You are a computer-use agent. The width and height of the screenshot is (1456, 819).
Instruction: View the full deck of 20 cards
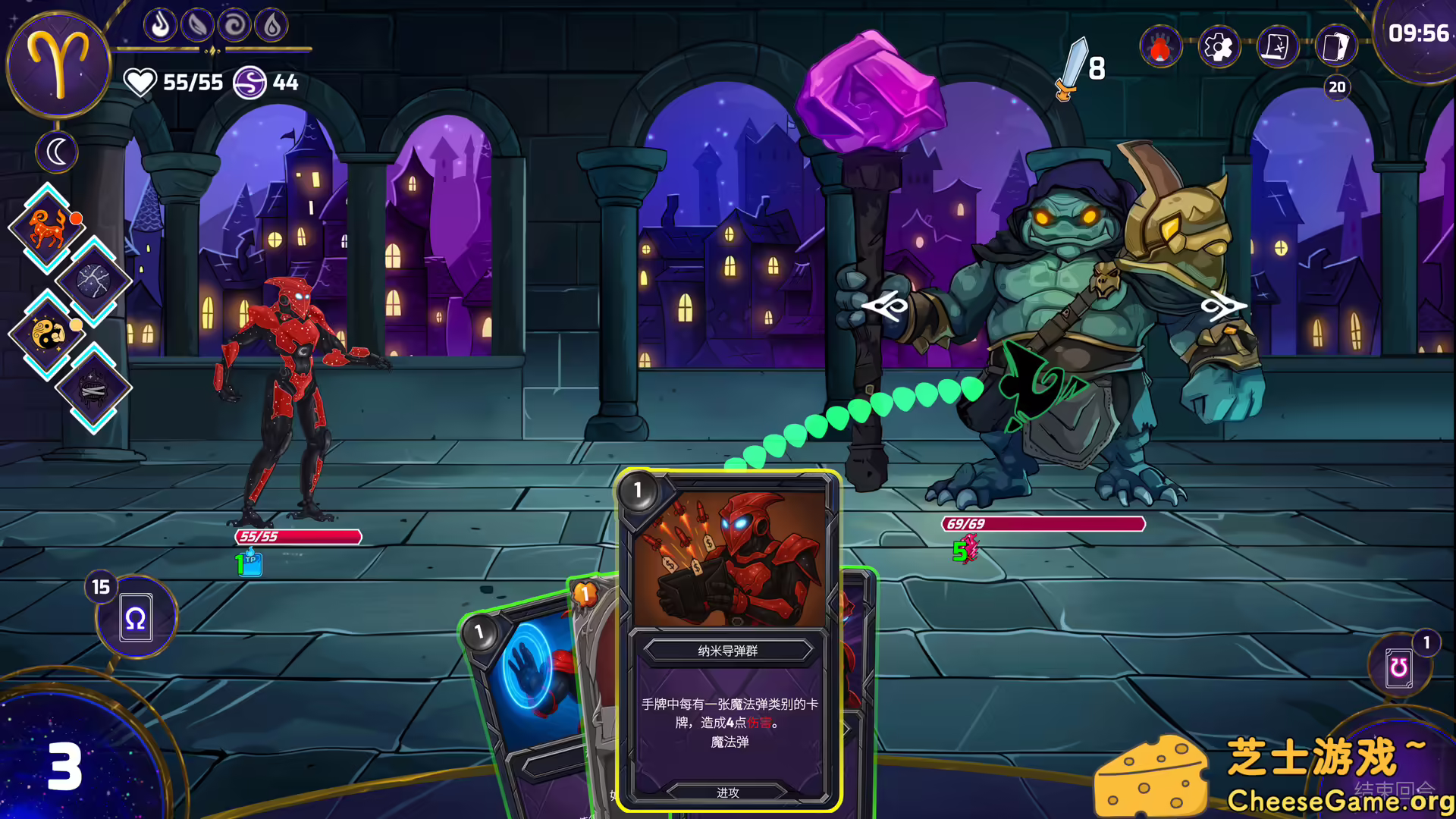pos(1336,48)
